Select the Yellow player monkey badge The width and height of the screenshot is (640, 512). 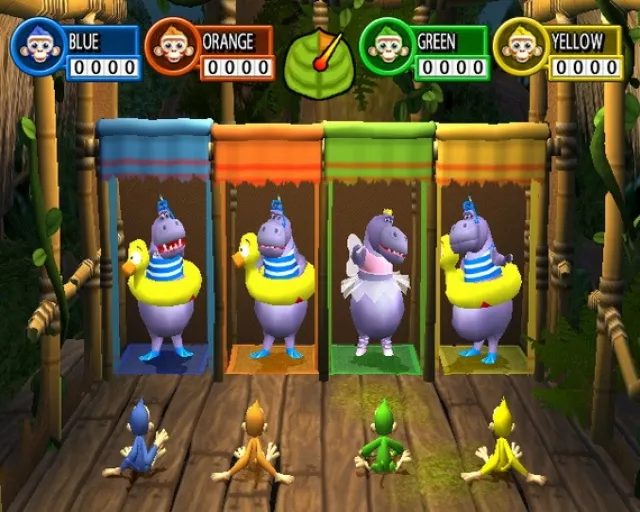522,47
